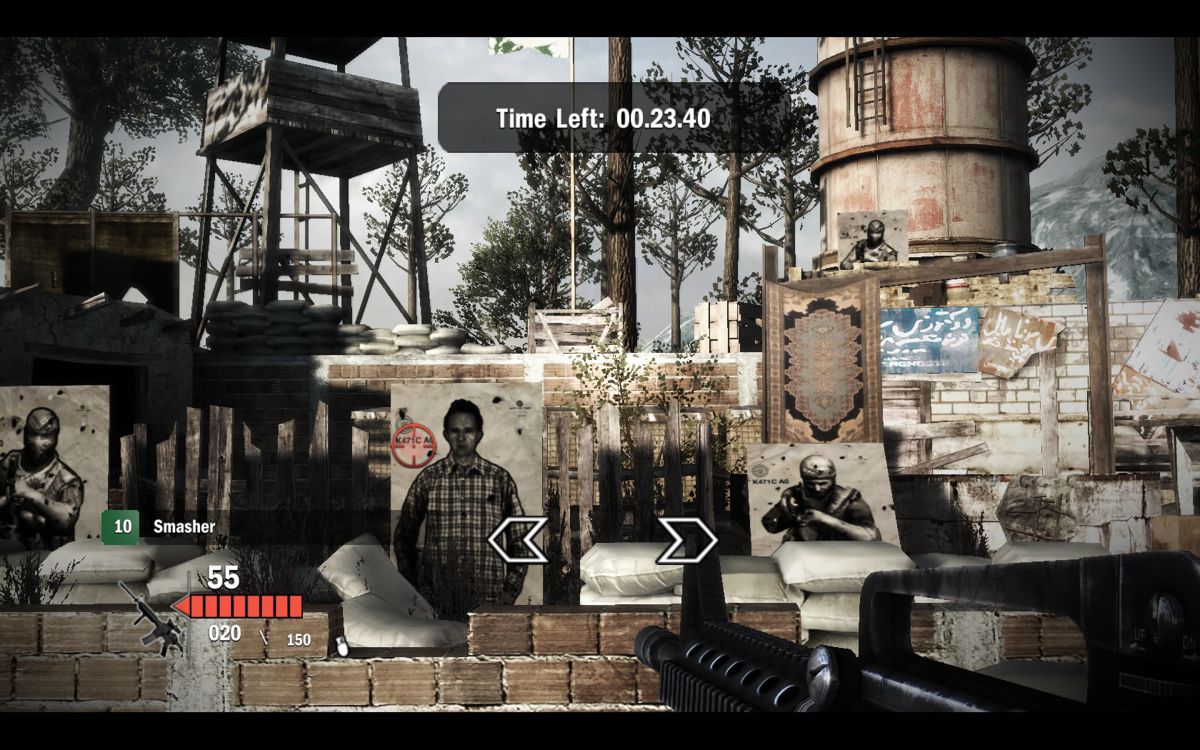Click the right-pointing move arrow
Screen dimensions: 1200x750
click(687, 540)
